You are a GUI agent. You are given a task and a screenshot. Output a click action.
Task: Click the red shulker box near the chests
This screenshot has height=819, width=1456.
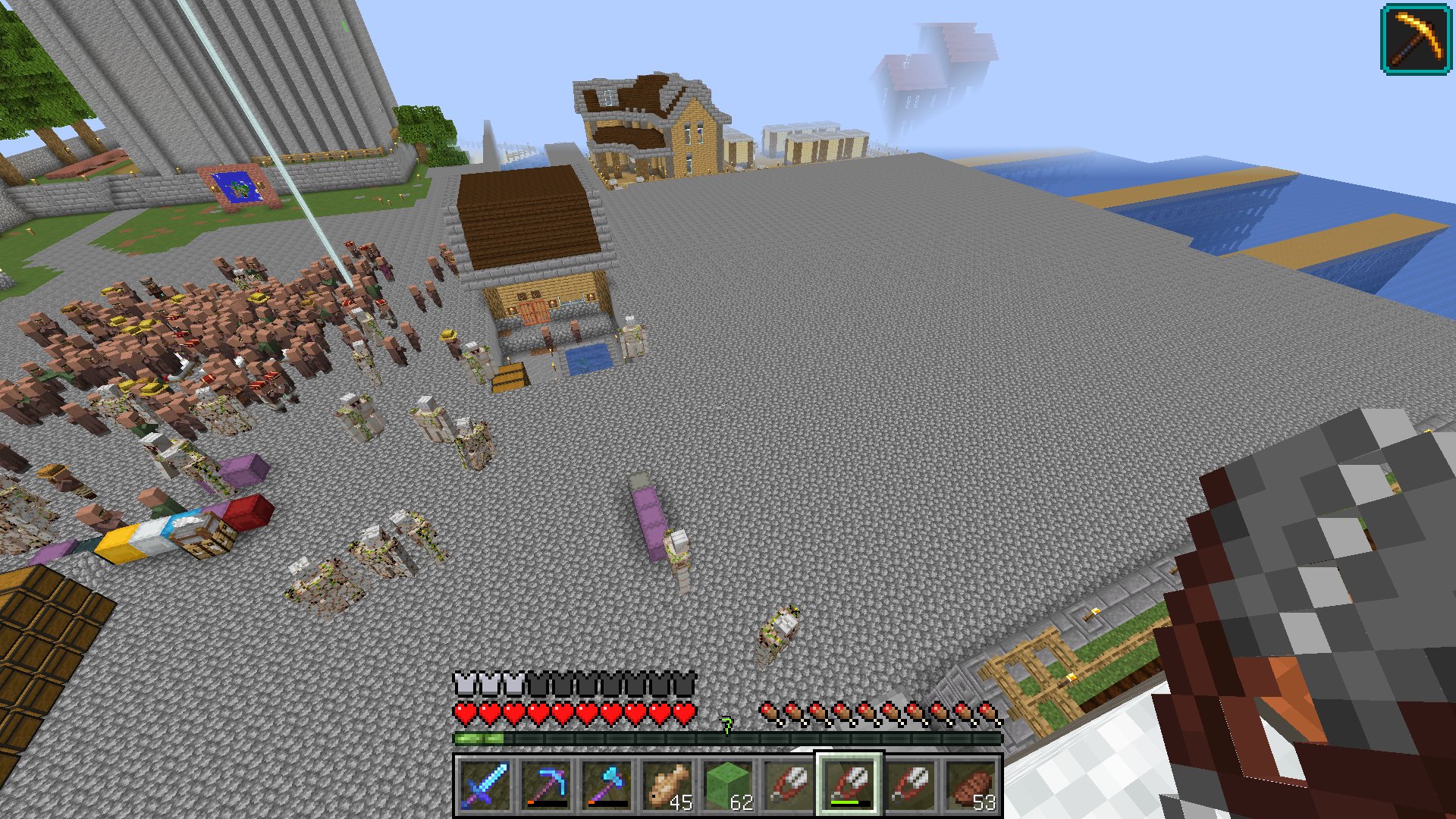[250, 512]
